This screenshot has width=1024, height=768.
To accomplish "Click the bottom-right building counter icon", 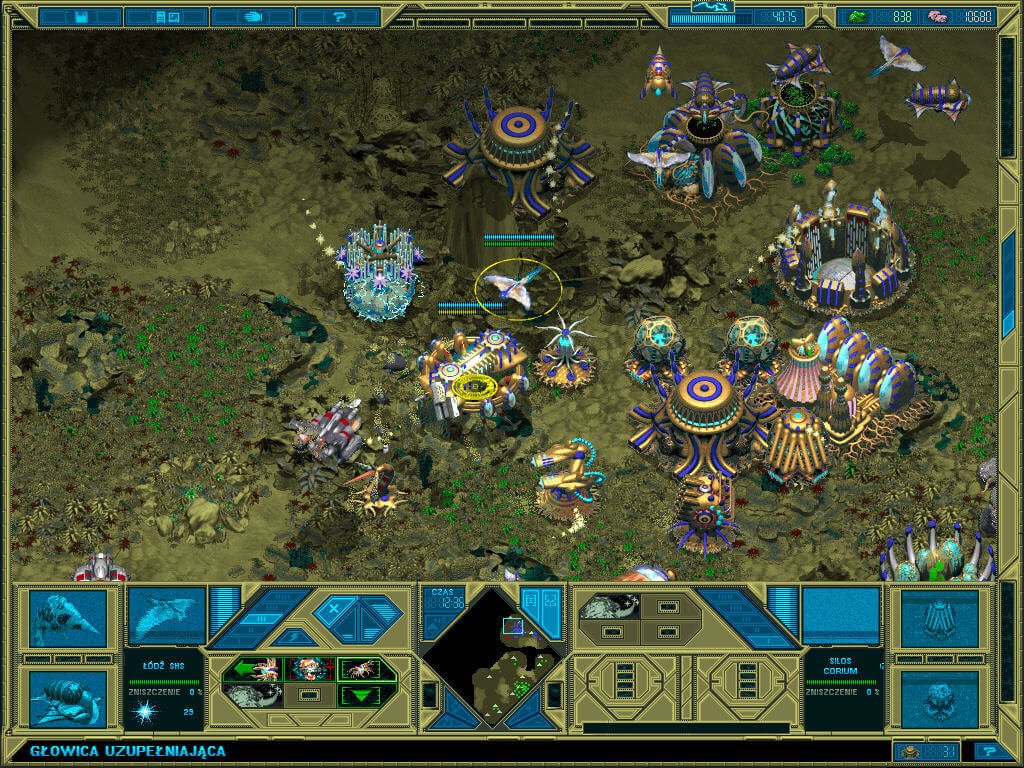I will (x=911, y=751).
